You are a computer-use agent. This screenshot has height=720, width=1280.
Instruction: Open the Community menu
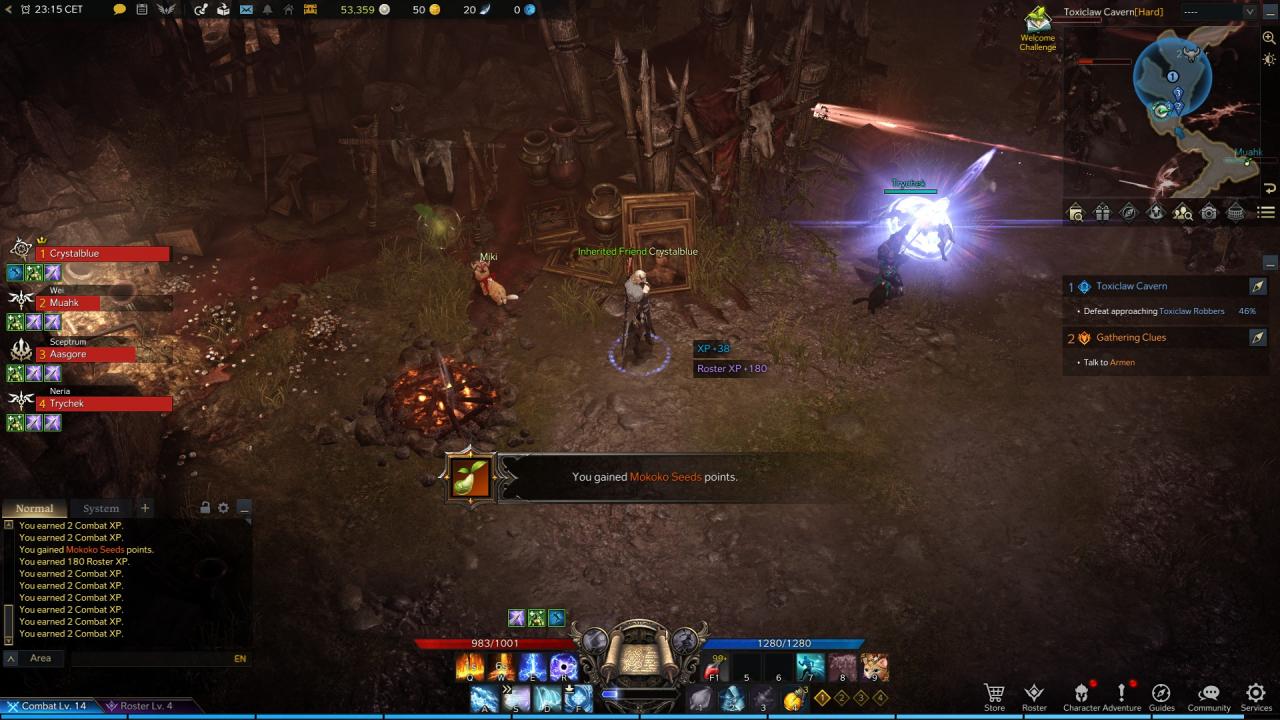click(x=1209, y=696)
